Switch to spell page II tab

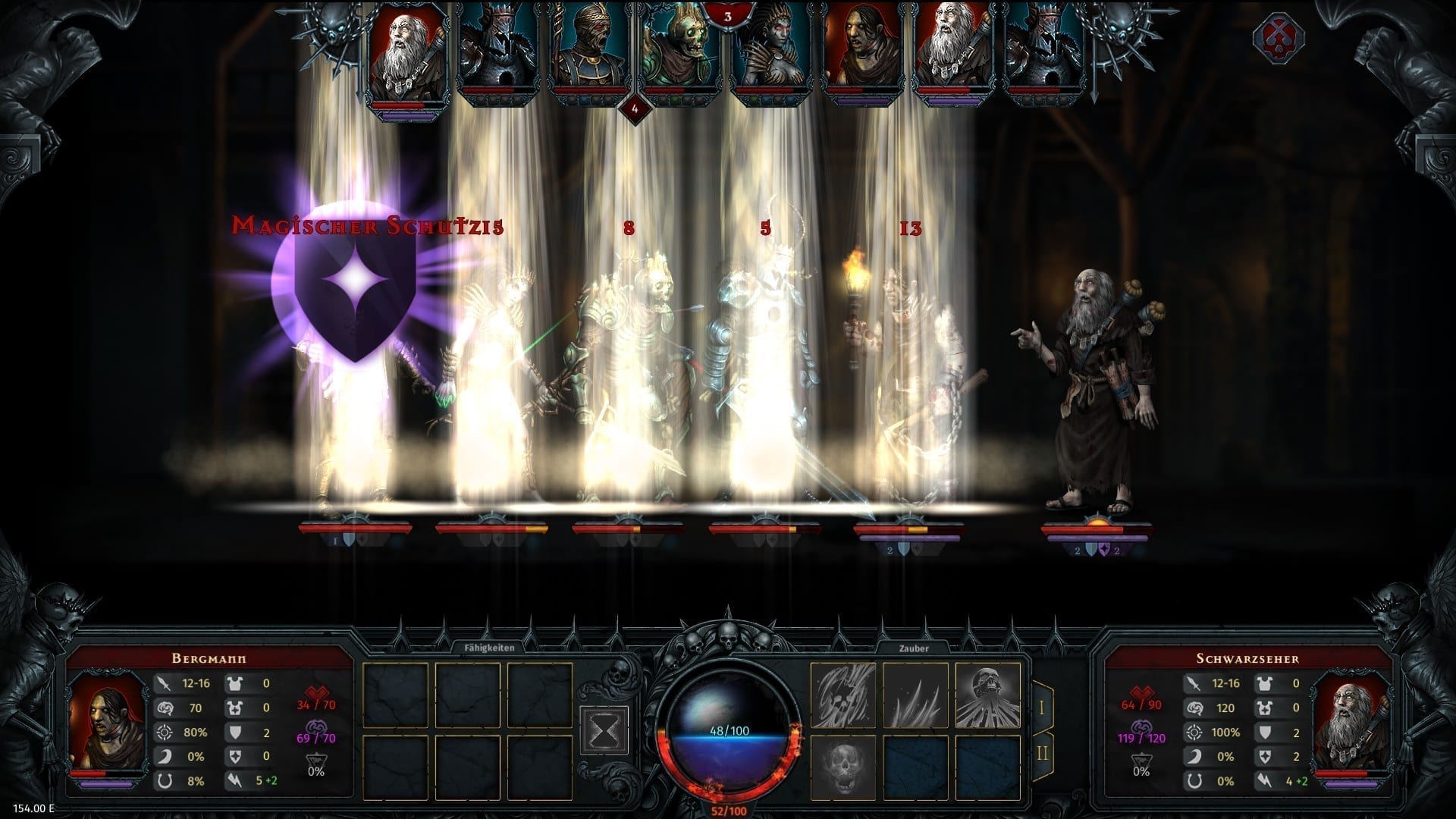tap(1042, 753)
